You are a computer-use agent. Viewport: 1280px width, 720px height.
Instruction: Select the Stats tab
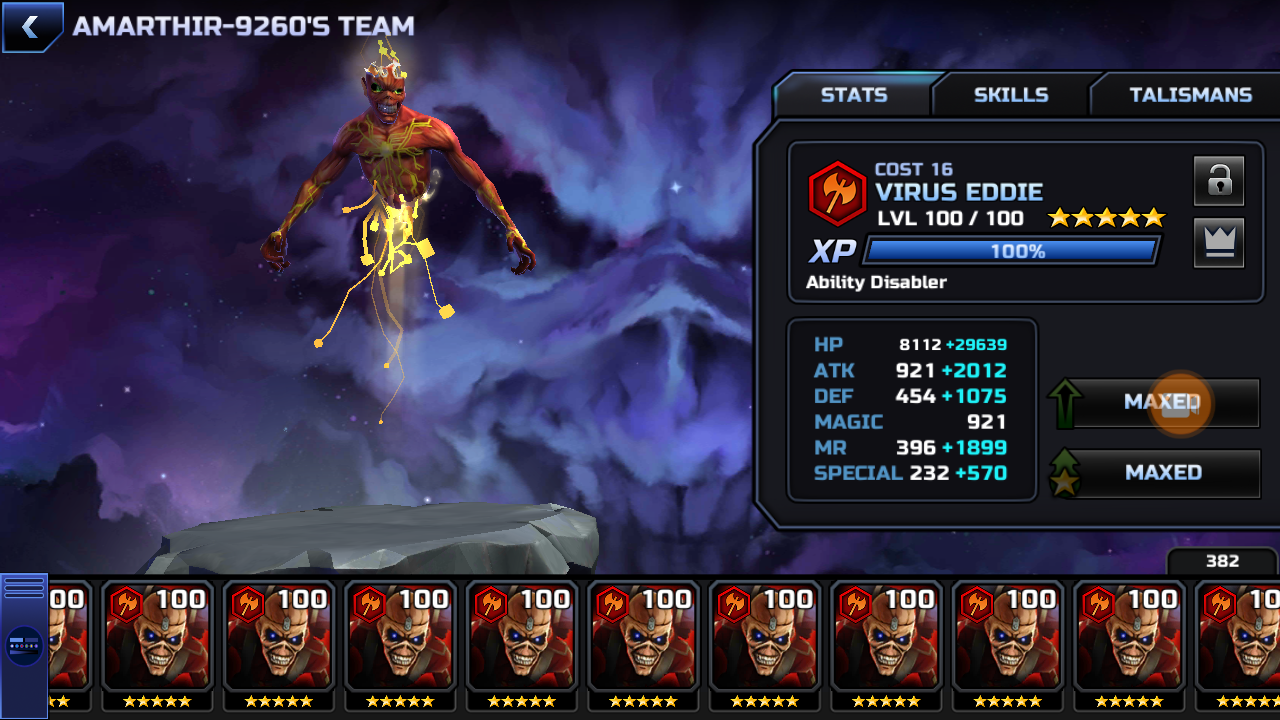click(x=854, y=95)
